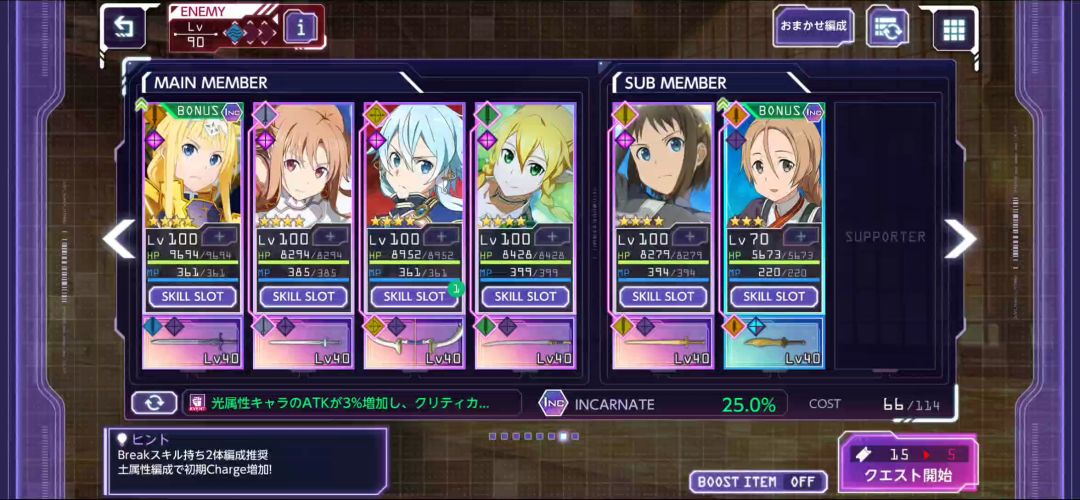Select the light-blue-haired character card
Image resolution: width=1080 pixels, height=500 pixels.
pos(414,165)
